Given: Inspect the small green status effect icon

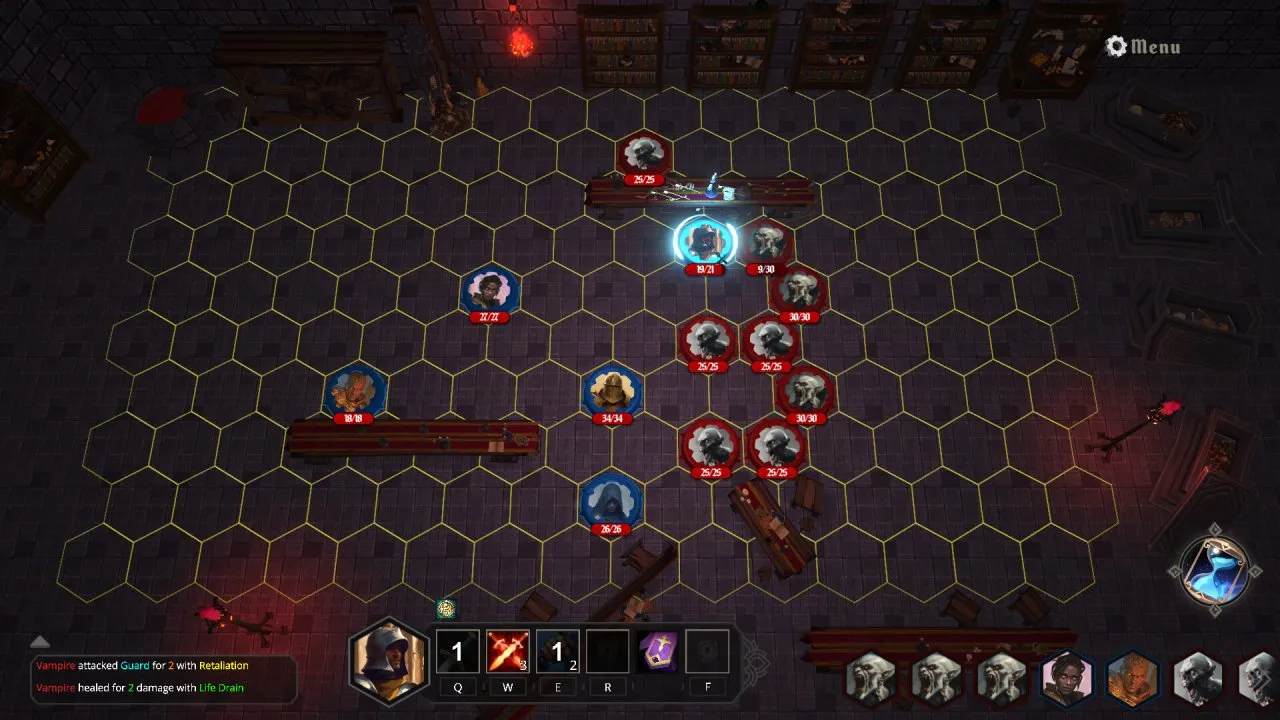Looking at the screenshot, I should [x=446, y=608].
